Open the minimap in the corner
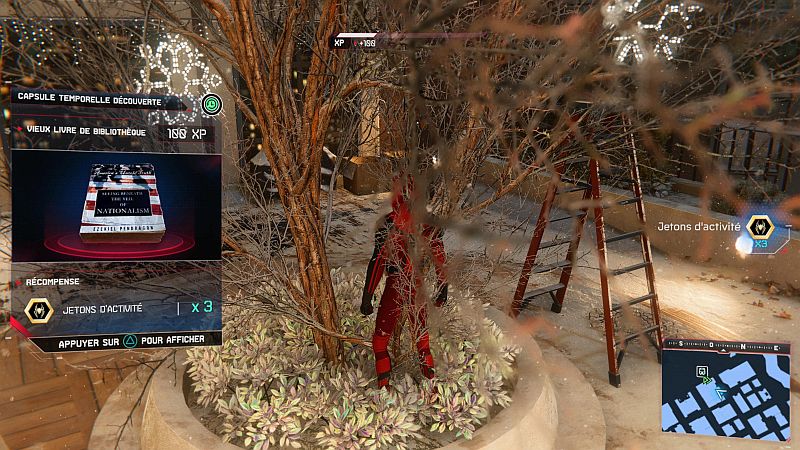The image size is (800, 450). (x=725, y=387)
